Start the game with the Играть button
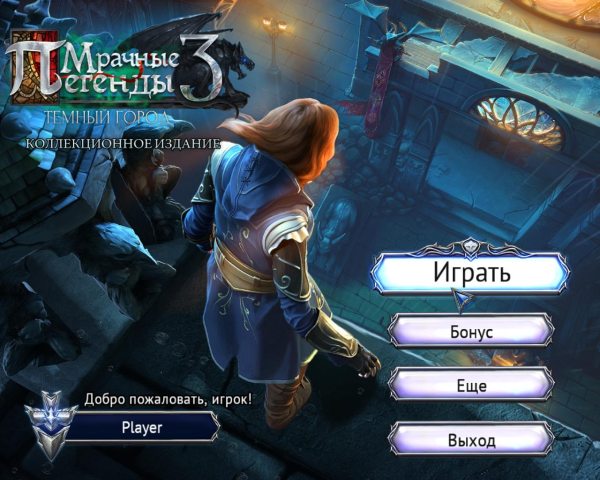 pyautogui.click(x=470, y=272)
